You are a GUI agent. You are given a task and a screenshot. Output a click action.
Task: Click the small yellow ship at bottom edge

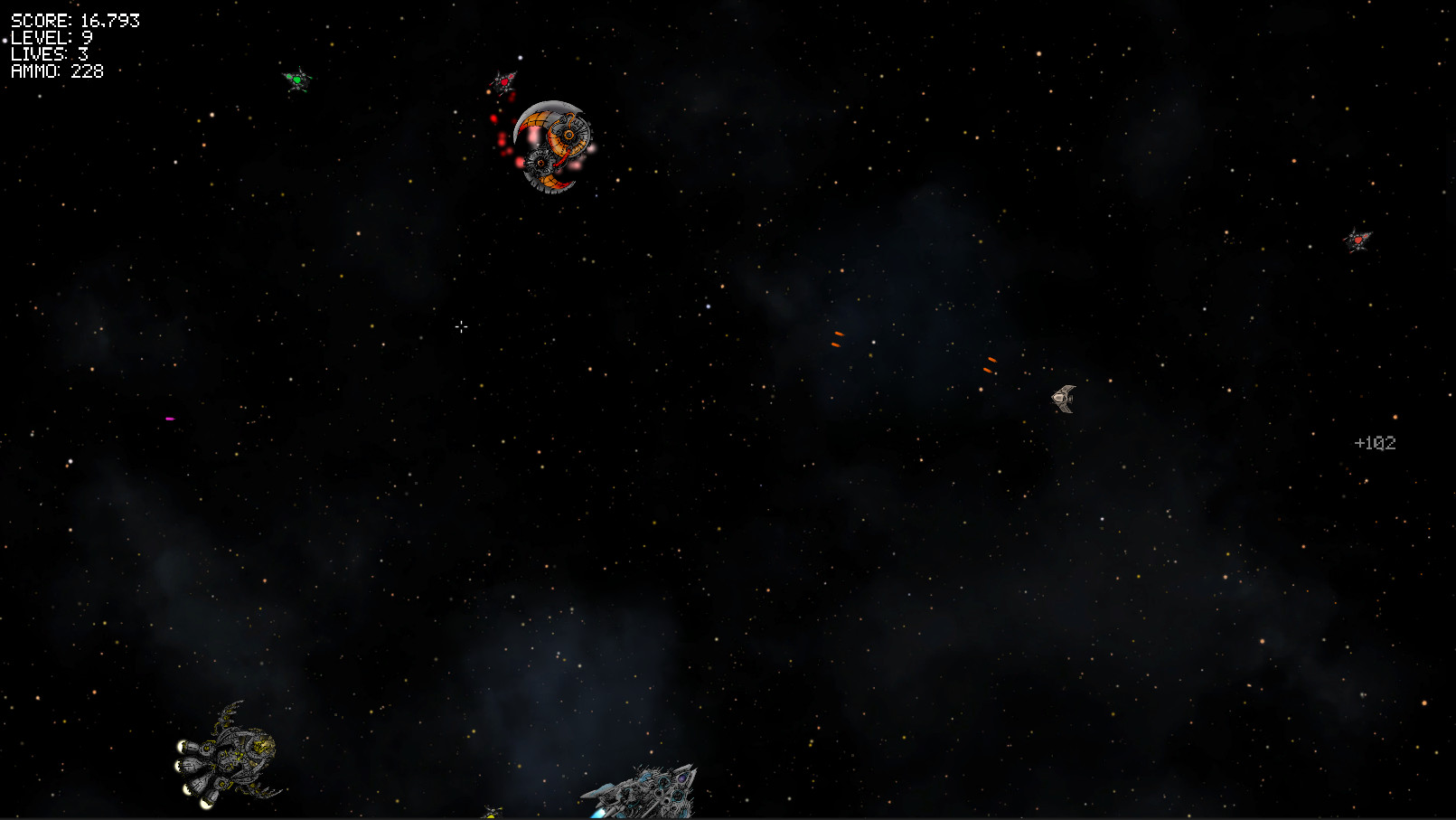(493, 811)
